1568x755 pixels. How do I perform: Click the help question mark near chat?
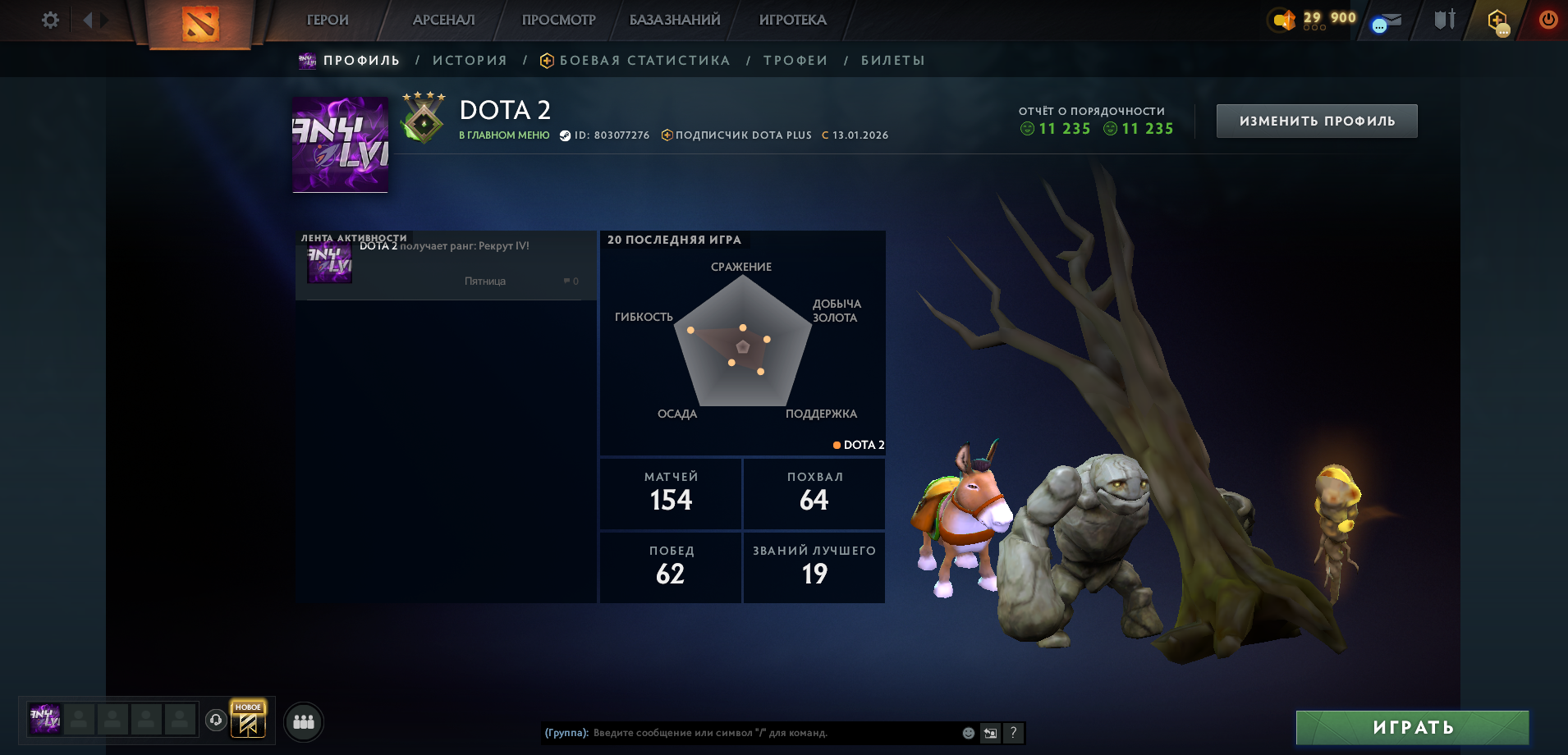(x=1013, y=733)
